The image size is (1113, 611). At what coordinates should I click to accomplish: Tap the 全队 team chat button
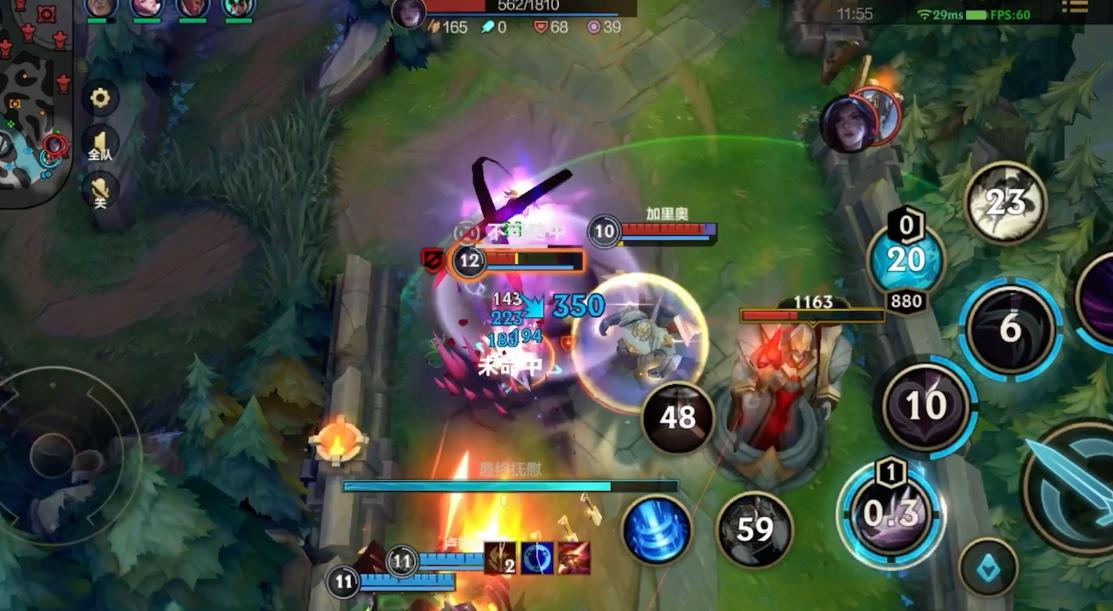tap(99, 144)
